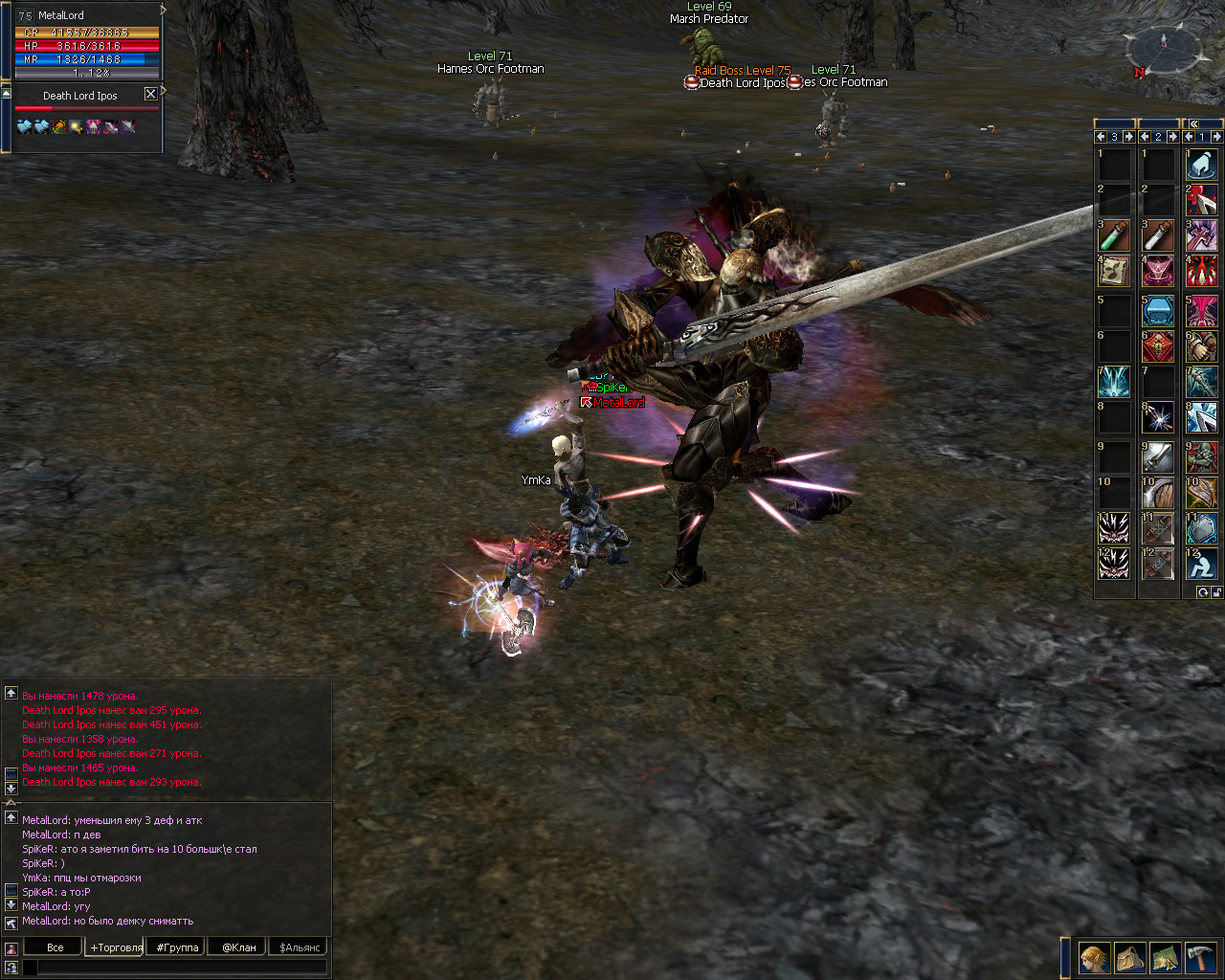This screenshot has height=980, width=1225.
Task: Use the scroll item in hotbar slot 4
Action: pos(1113,272)
